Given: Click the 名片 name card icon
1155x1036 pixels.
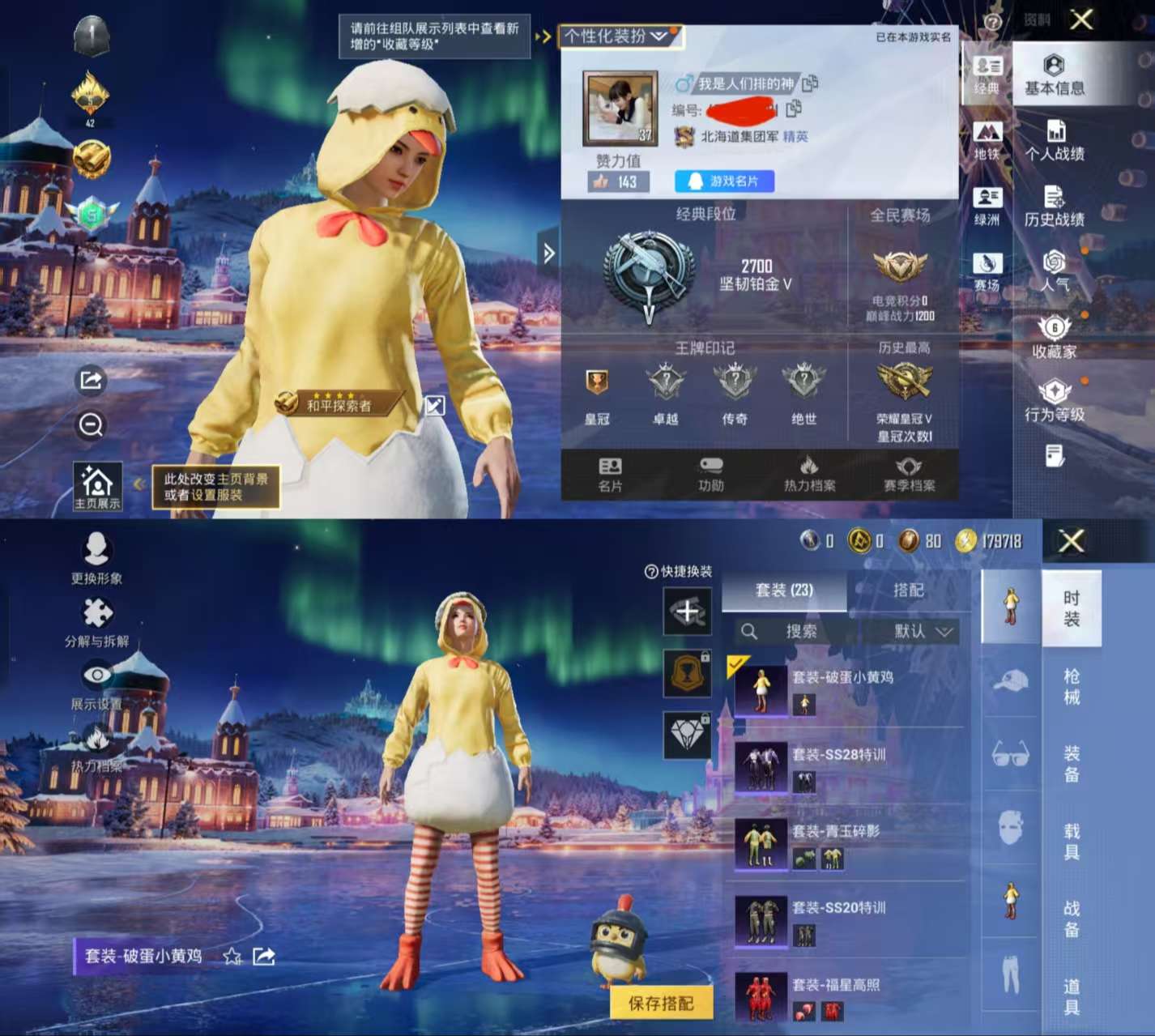Looking at the screenshot, I should pyautogui.click(x=612, y=473).
